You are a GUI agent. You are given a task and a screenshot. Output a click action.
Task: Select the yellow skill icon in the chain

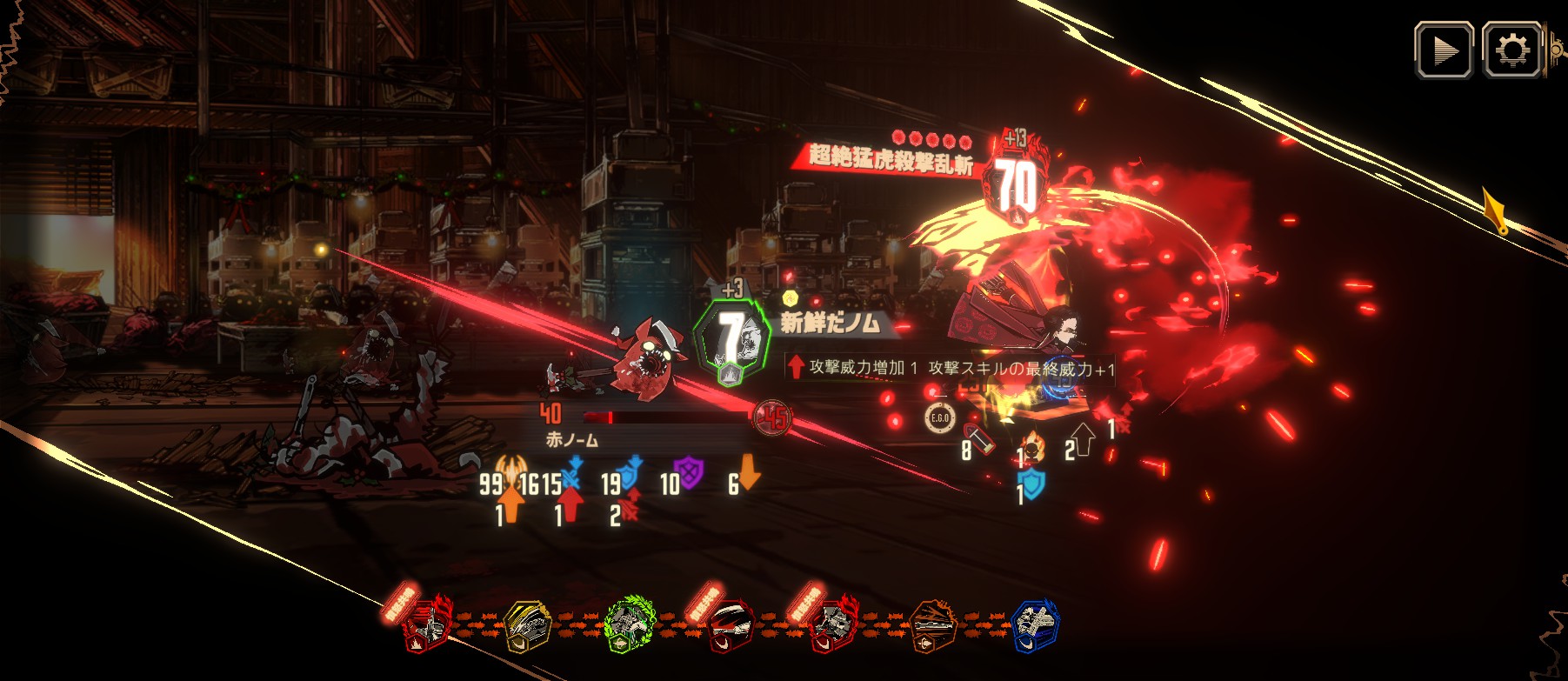(528, 626)
